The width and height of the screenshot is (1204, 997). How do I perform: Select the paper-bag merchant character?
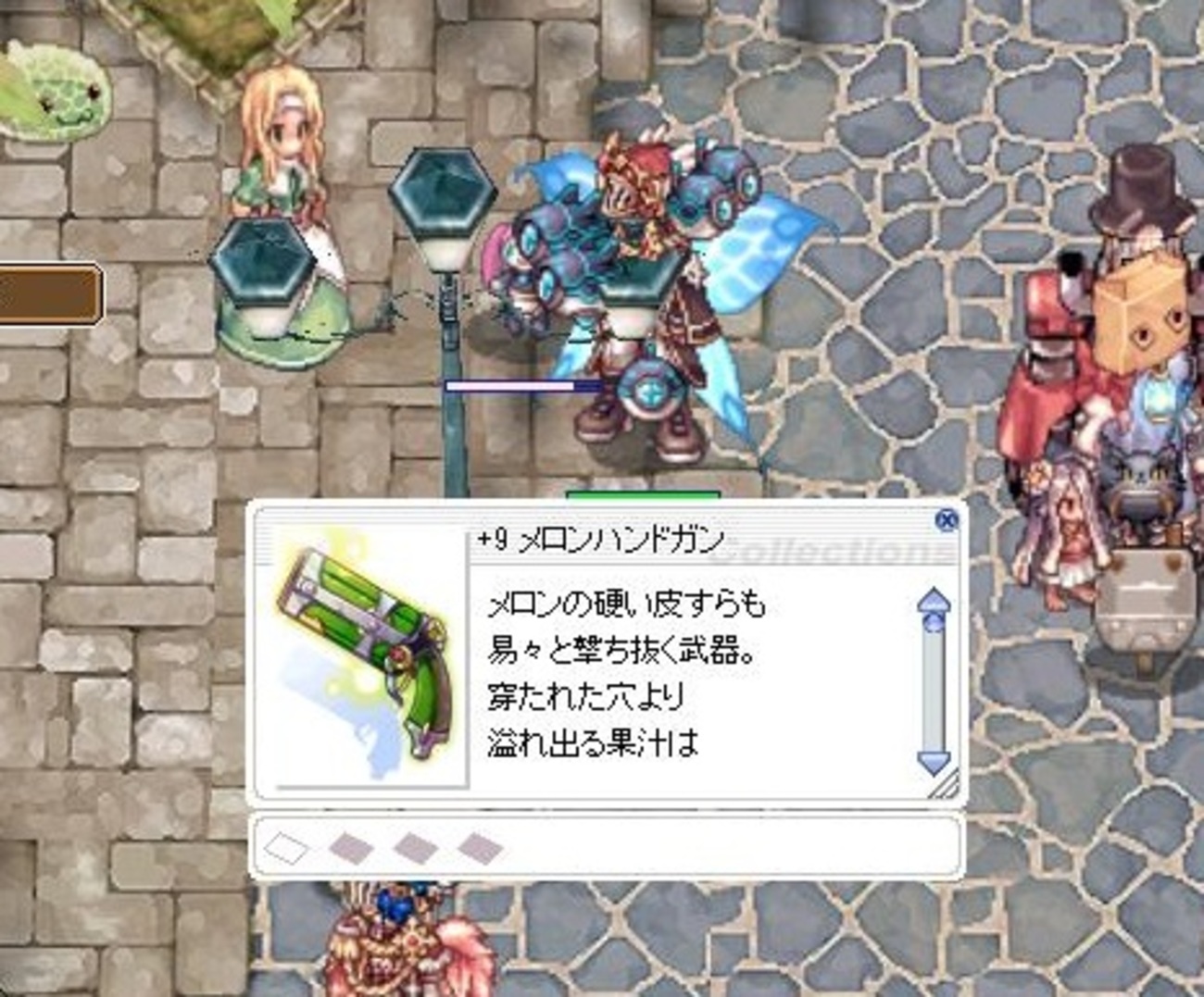click(x=1137, y=319)
